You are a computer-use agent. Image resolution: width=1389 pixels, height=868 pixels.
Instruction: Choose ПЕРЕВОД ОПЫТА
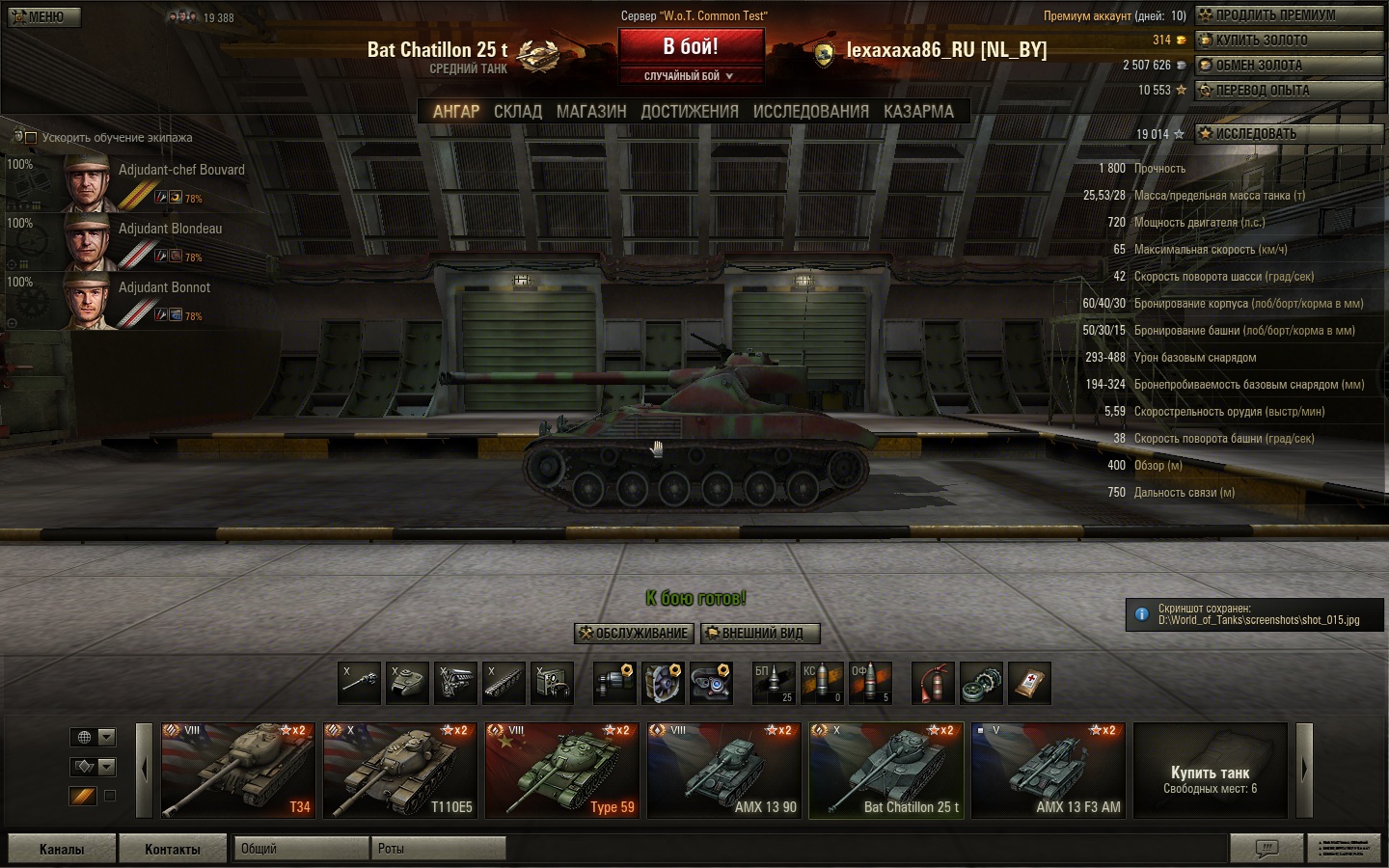(1289, 91)
